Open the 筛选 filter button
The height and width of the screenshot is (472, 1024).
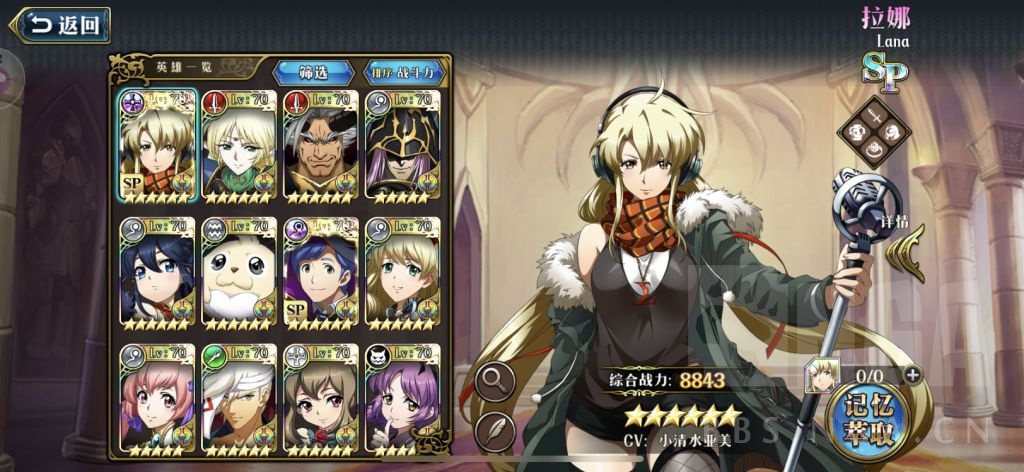pyautogui.click(x=314, y=72)
